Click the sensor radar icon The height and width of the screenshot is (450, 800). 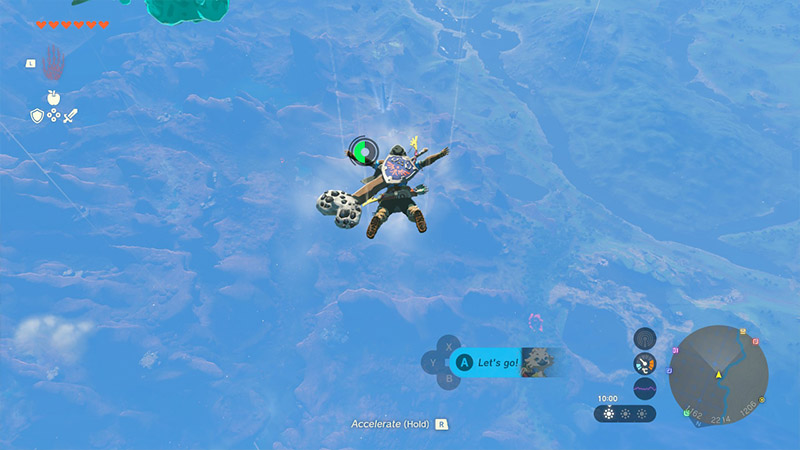pyautogui.click(x=645, y=338)
